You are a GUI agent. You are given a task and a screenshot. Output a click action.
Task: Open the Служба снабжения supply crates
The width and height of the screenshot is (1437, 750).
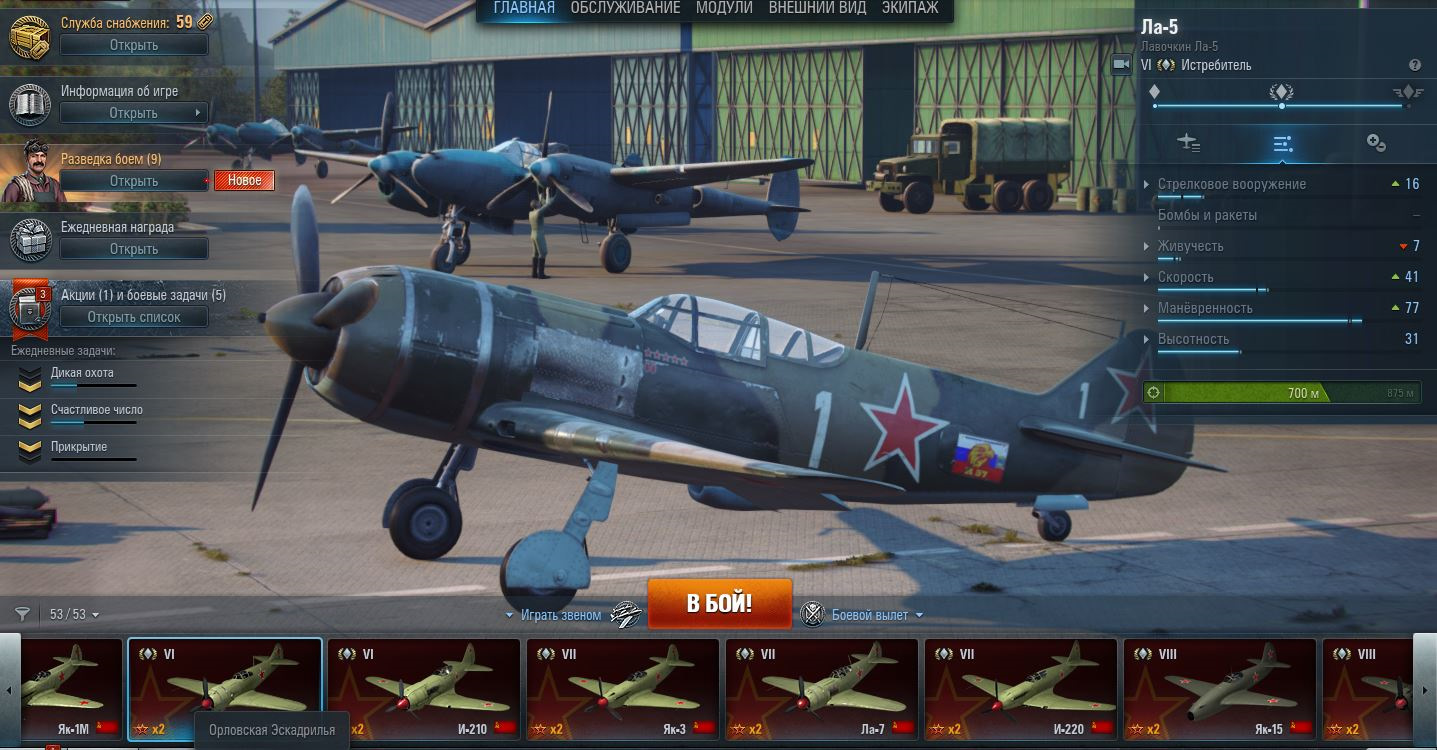click(134, 45)
